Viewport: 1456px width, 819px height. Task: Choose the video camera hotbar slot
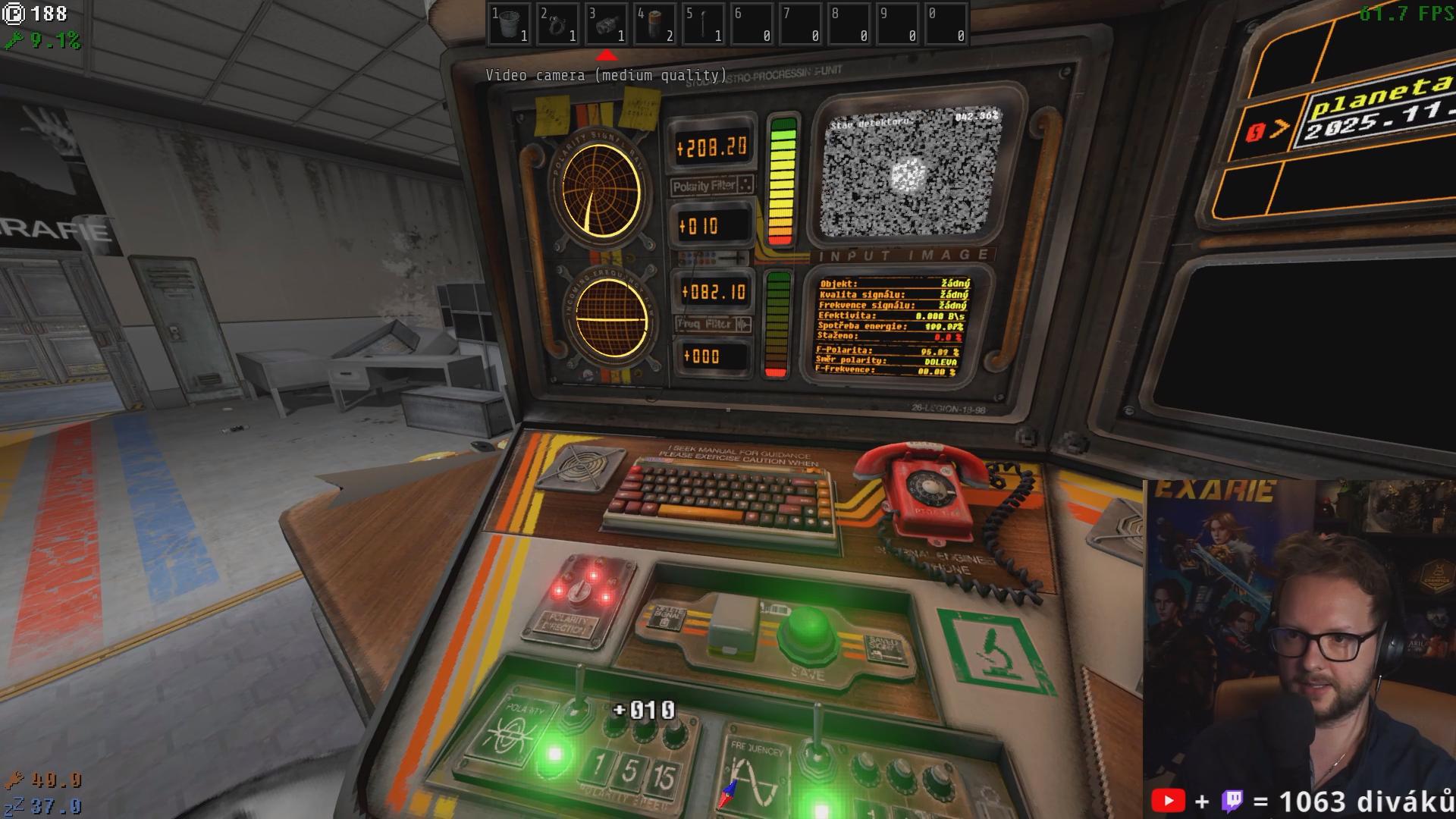pyautogui.click(x=607, y=24)
